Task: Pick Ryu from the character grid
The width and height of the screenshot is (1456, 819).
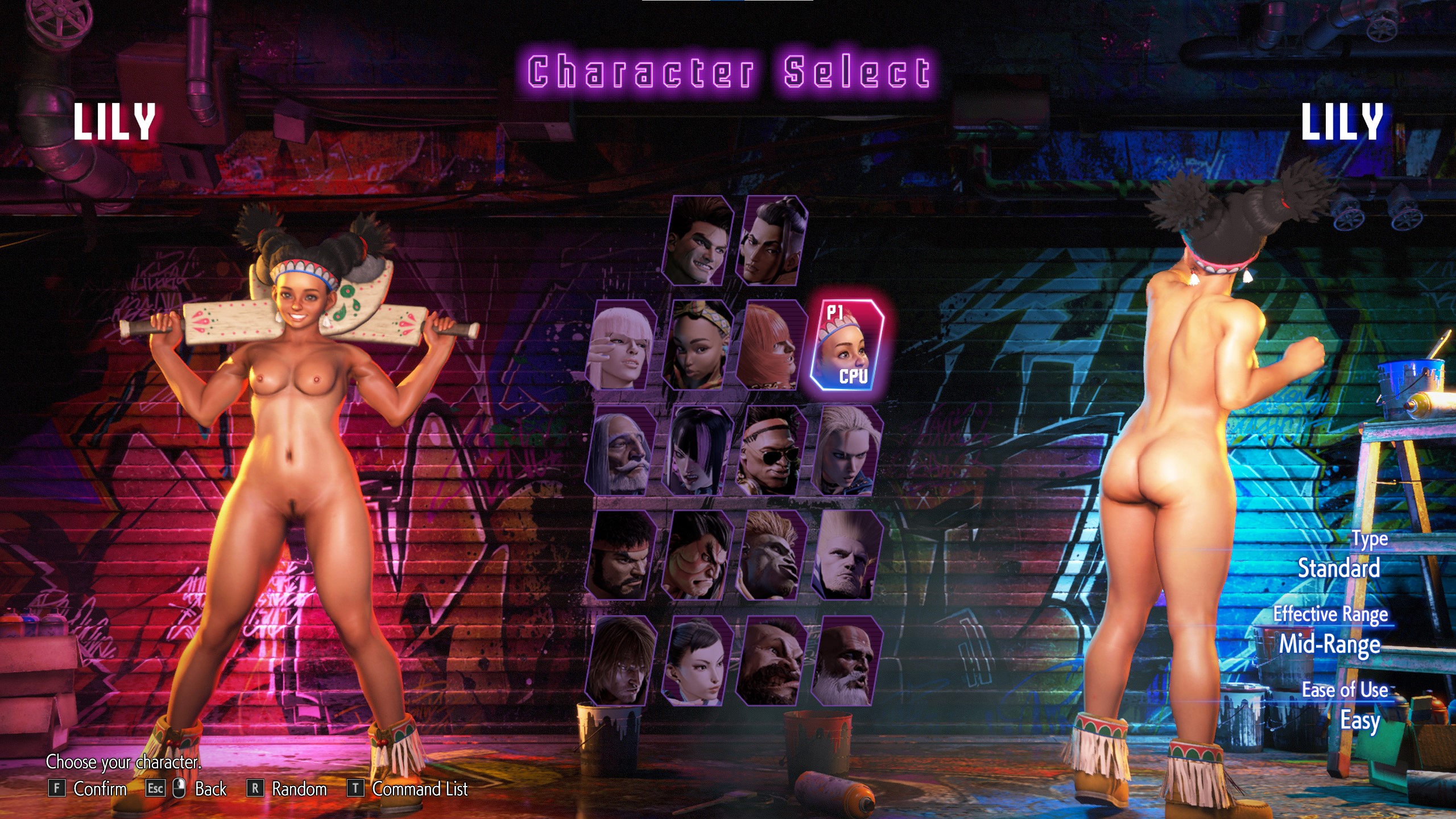Action: coord(621,555)
